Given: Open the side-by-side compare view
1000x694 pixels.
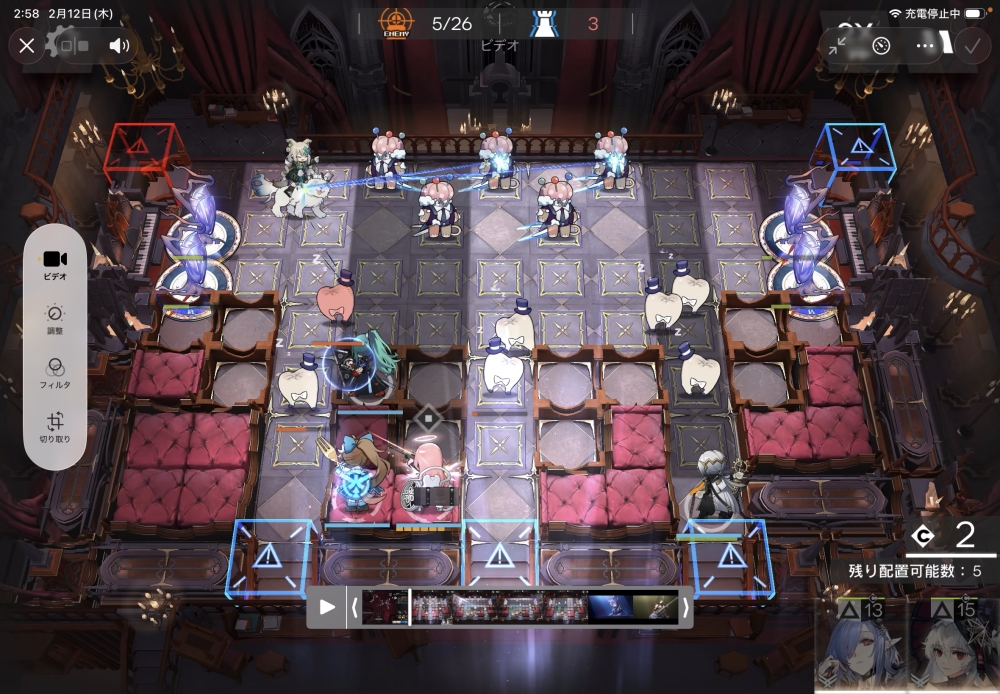Looking at the screenshot, I should (73, 45).
